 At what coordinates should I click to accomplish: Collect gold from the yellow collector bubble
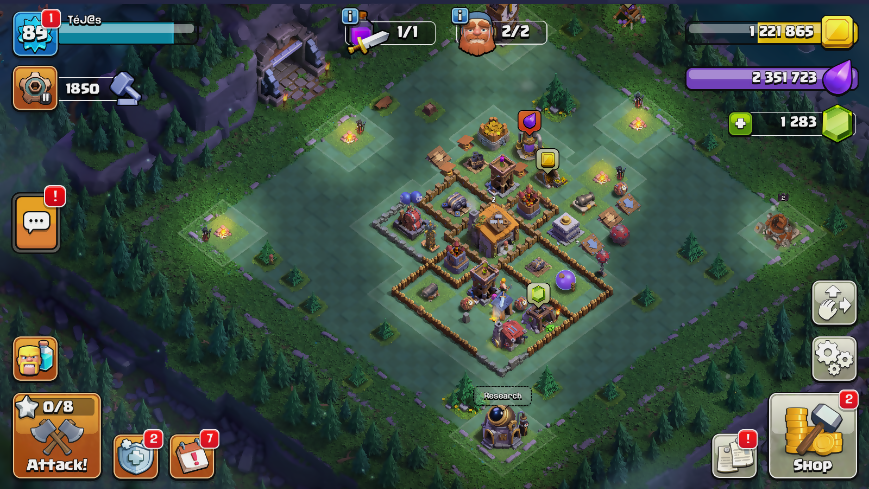547,159
